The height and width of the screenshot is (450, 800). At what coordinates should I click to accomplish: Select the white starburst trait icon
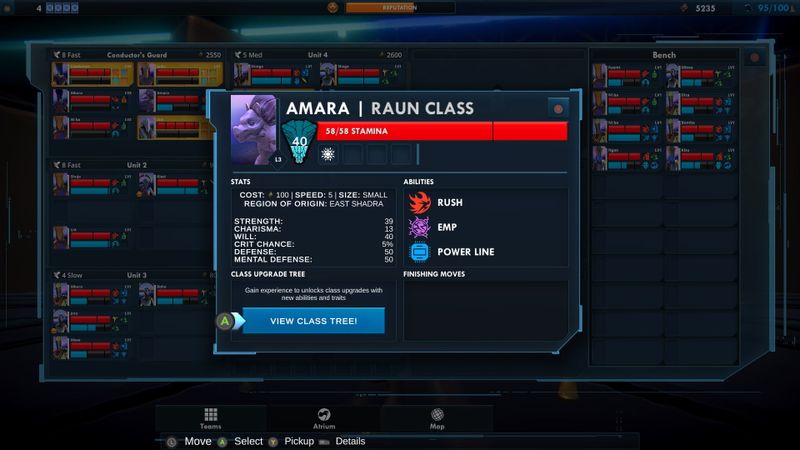327,154
